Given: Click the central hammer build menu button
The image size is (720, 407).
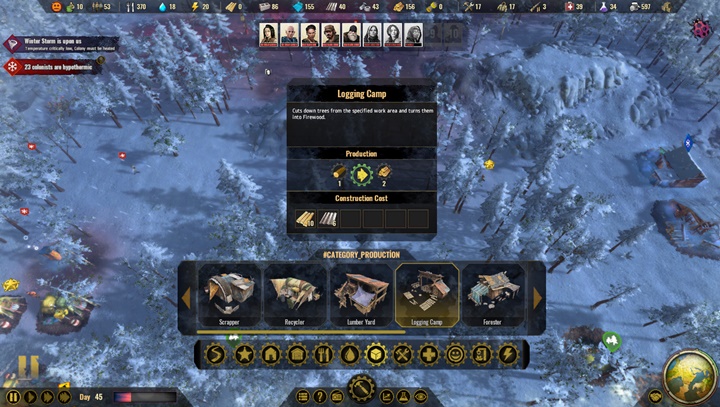Looking at the screenshot, I should [x=361, y=390].
